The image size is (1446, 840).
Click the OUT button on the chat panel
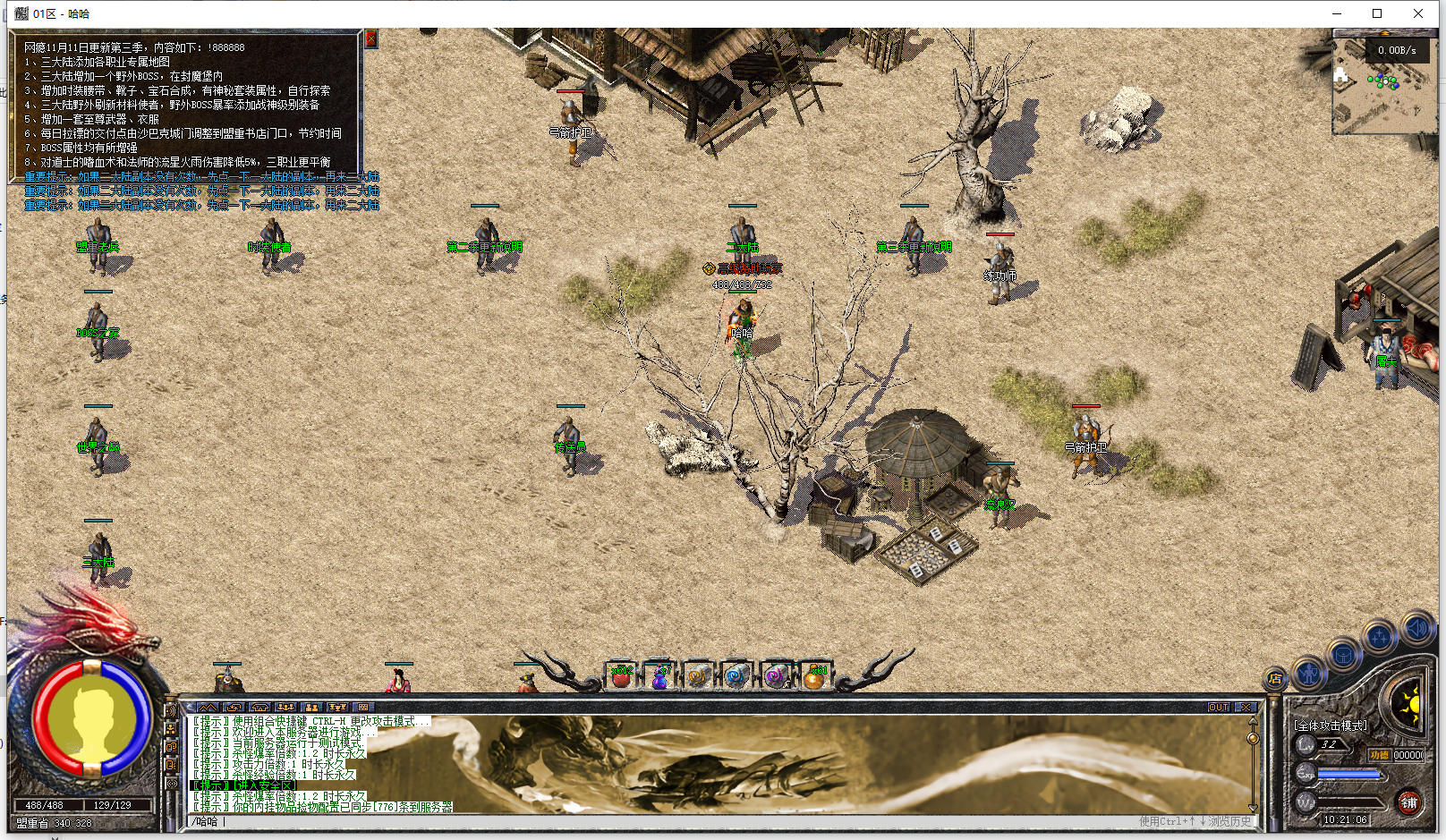click(1219, 707)
